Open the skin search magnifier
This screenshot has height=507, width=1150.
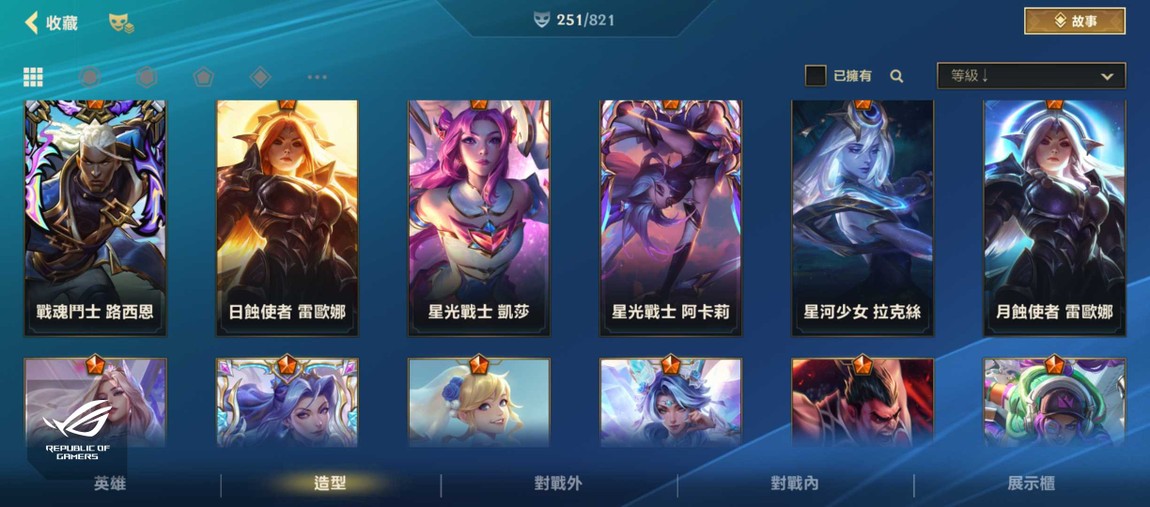(x=897, y=76)
